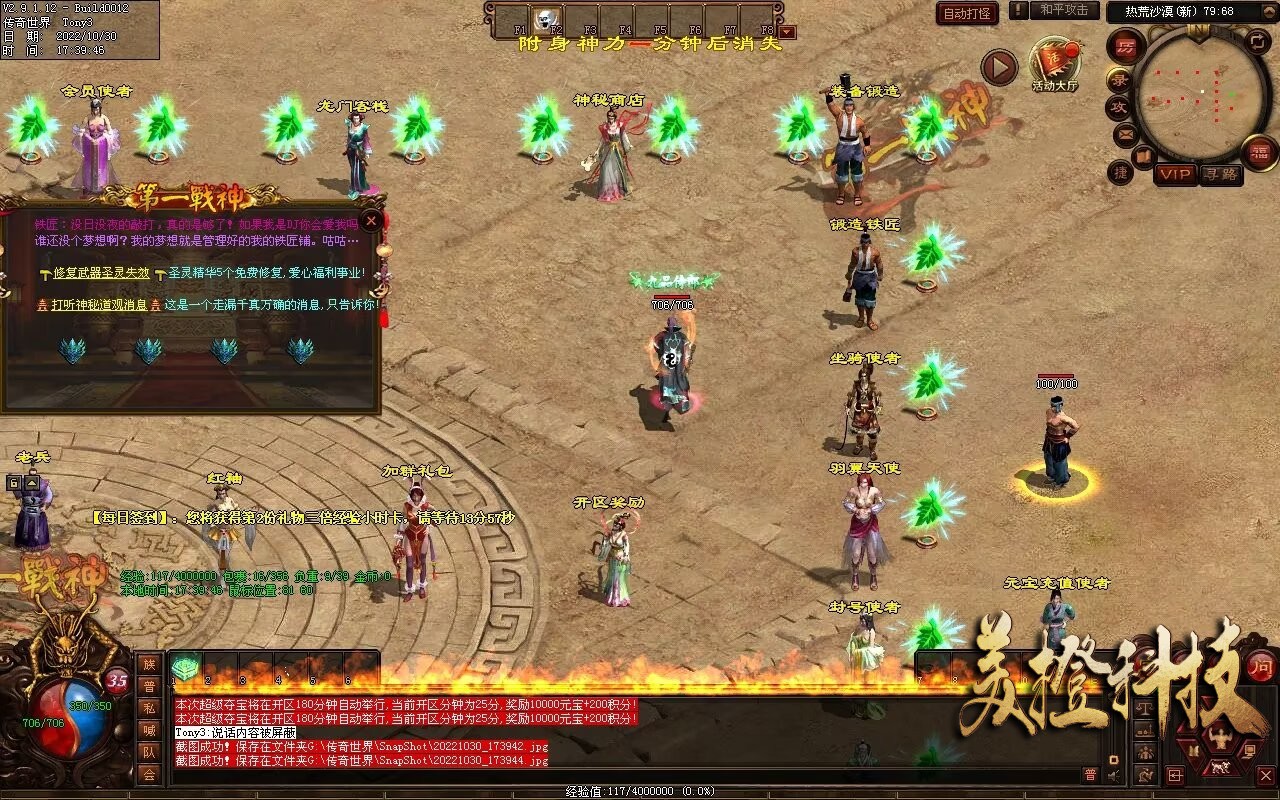
Task: Switch to the 队 team chat channel
Action: pyautogui.click(x=148, y=752)
